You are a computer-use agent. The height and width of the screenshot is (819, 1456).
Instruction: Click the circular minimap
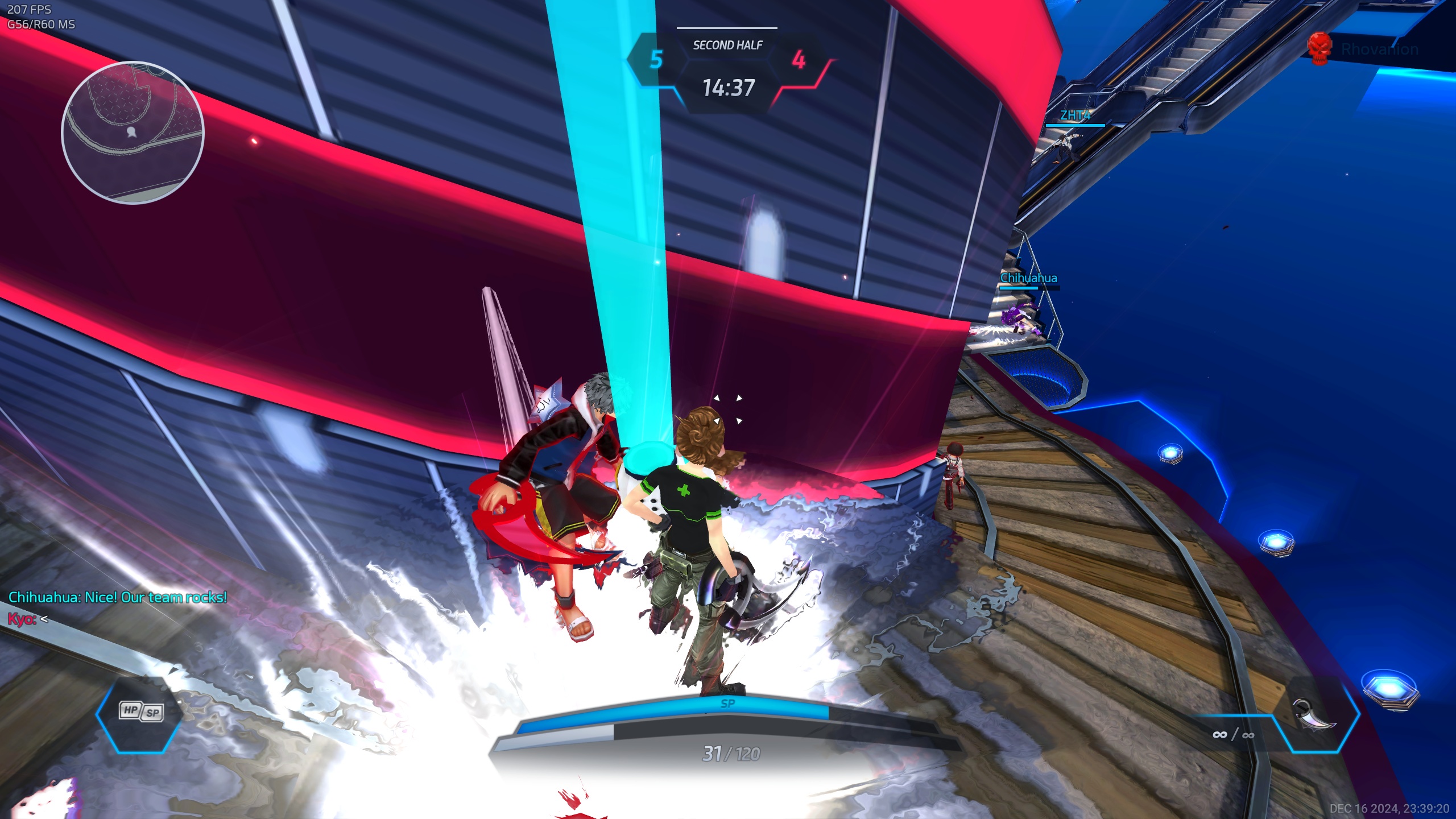[133, 132]
